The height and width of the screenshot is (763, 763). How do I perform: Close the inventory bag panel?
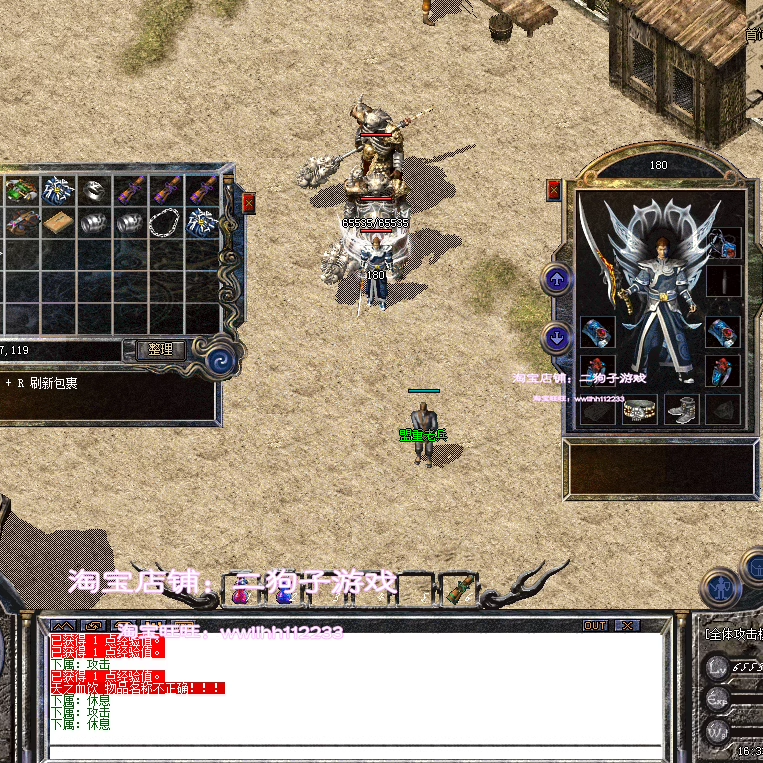pyautogui.click(x=248, y=202)
